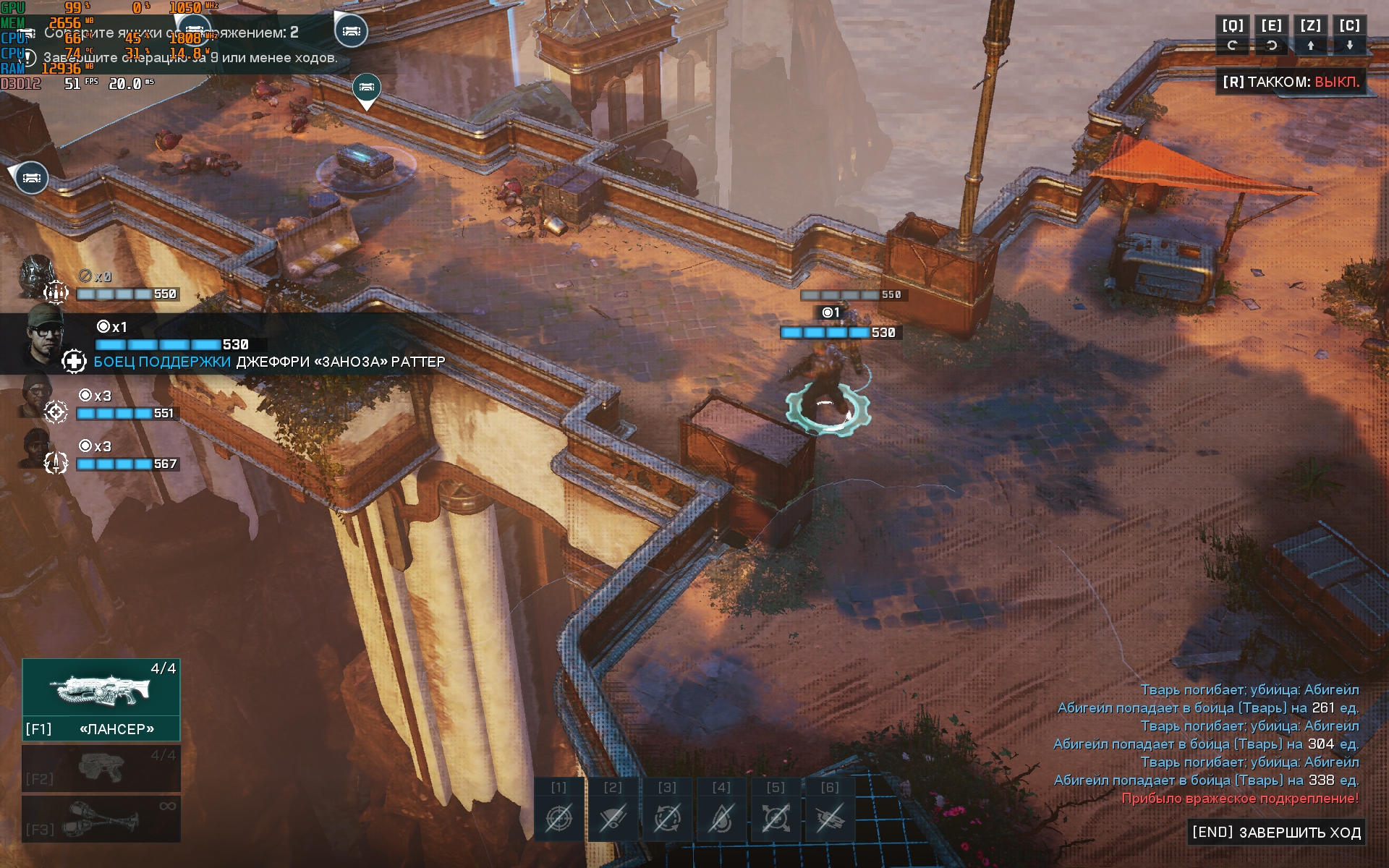Rotate camera with the counter-clockwise arrow button

[x=1271, y=46]
